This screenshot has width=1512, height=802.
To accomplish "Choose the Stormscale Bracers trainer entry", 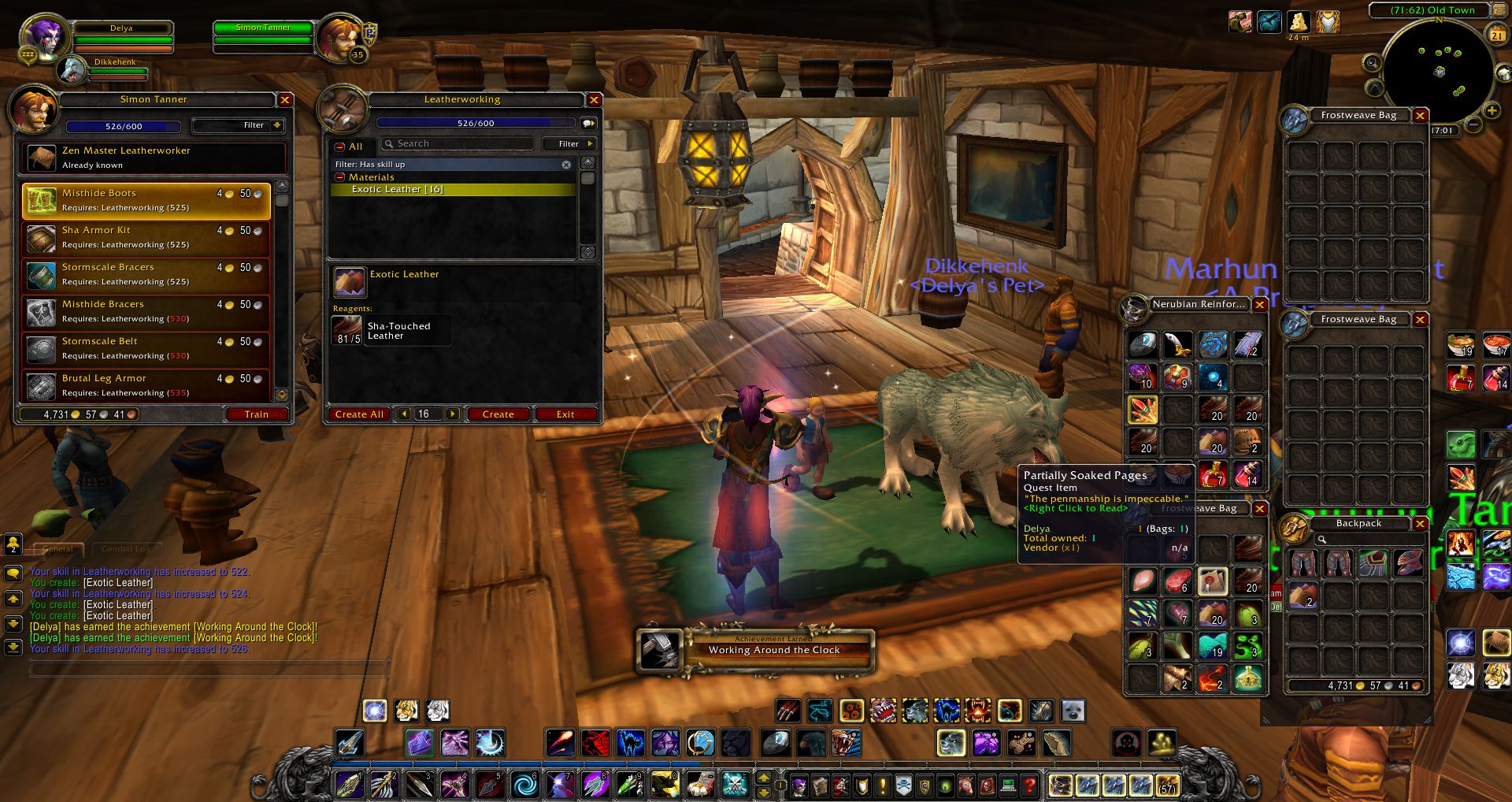I will [146, 274].
